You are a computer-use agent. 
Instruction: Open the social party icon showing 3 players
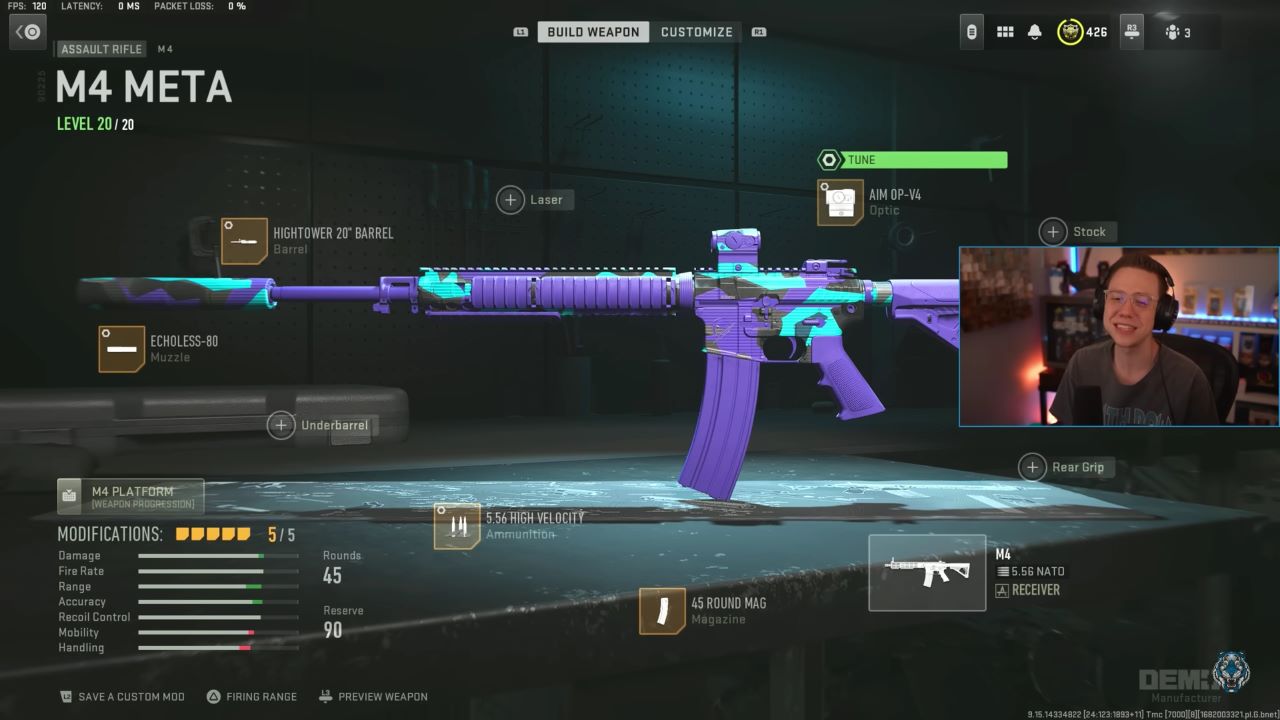1178,31
